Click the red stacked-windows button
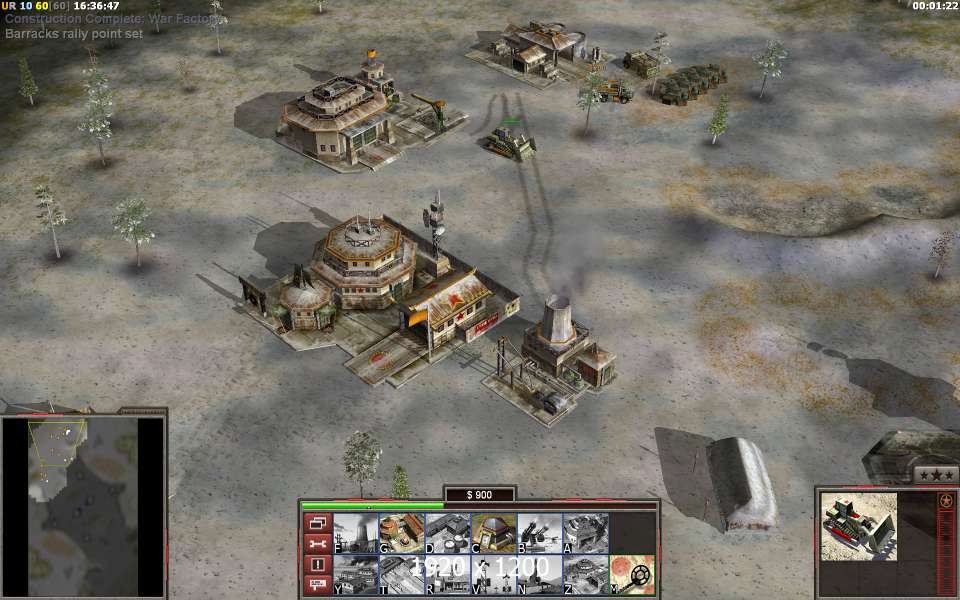This screenshot has height=600, width=960. click(317, 523)
